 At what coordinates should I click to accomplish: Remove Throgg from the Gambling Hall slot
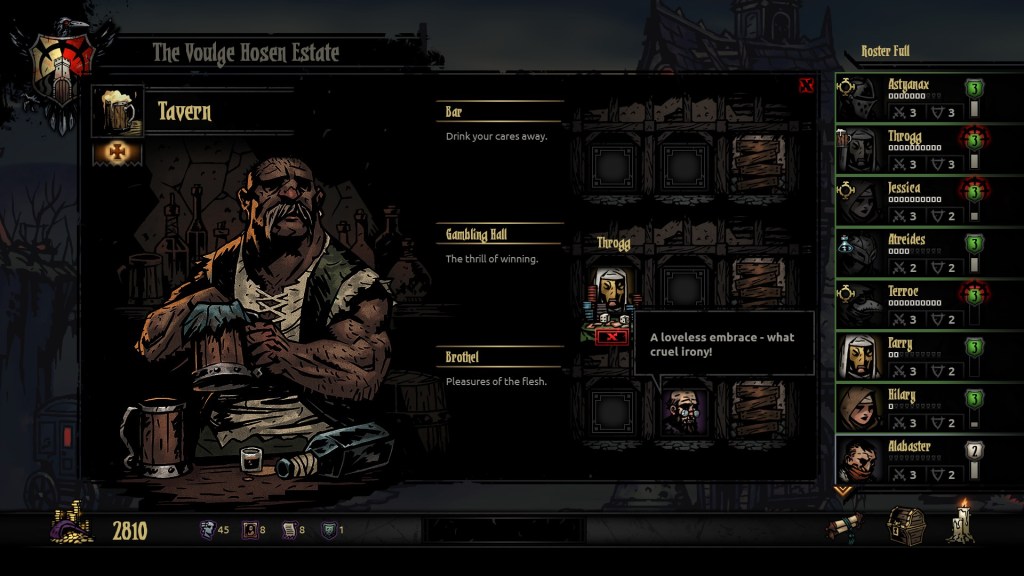pyautogui.click(x=609, y=337)
